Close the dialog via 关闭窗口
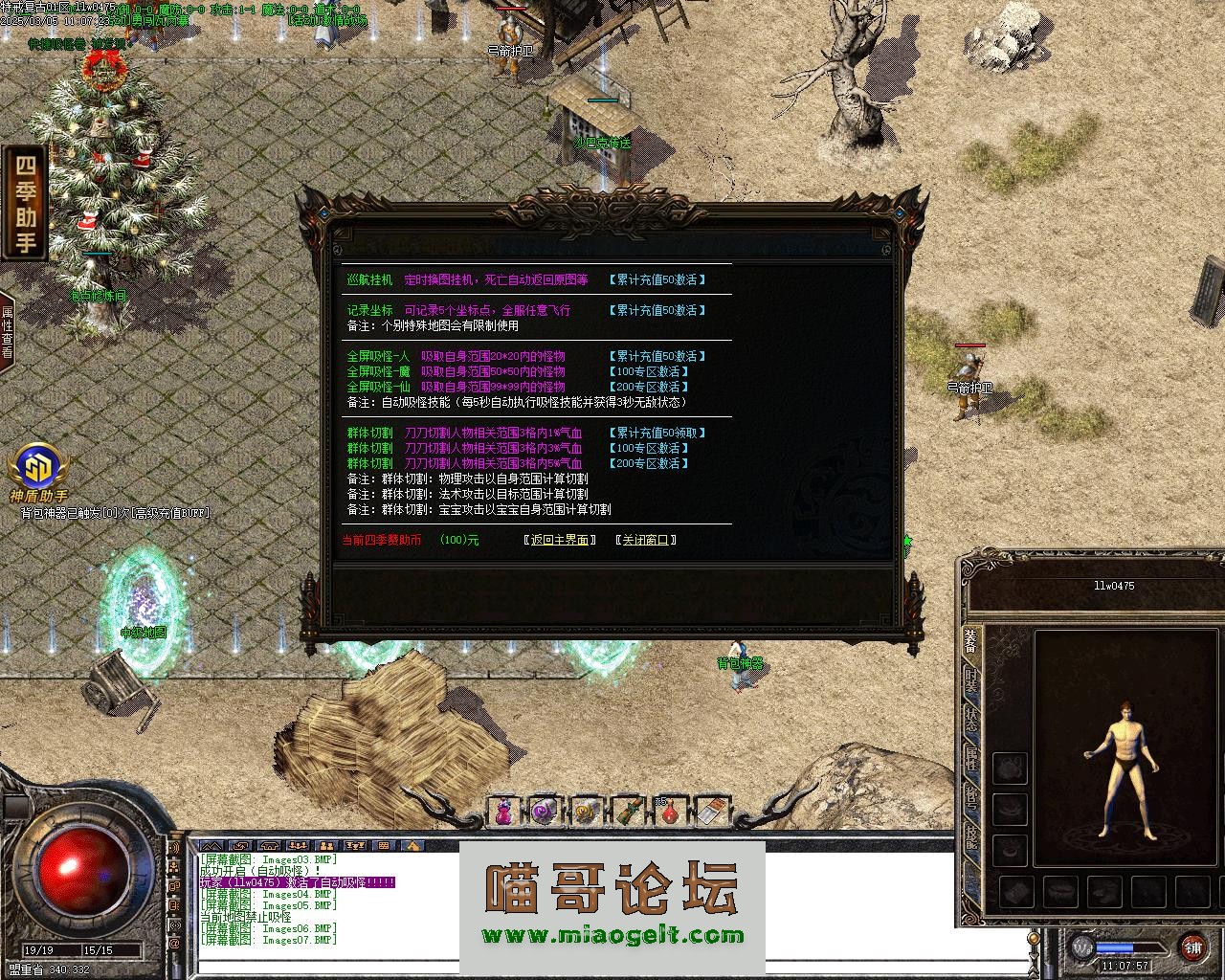The width and height of the screenshot is (1225, 980). click(646, 540)
